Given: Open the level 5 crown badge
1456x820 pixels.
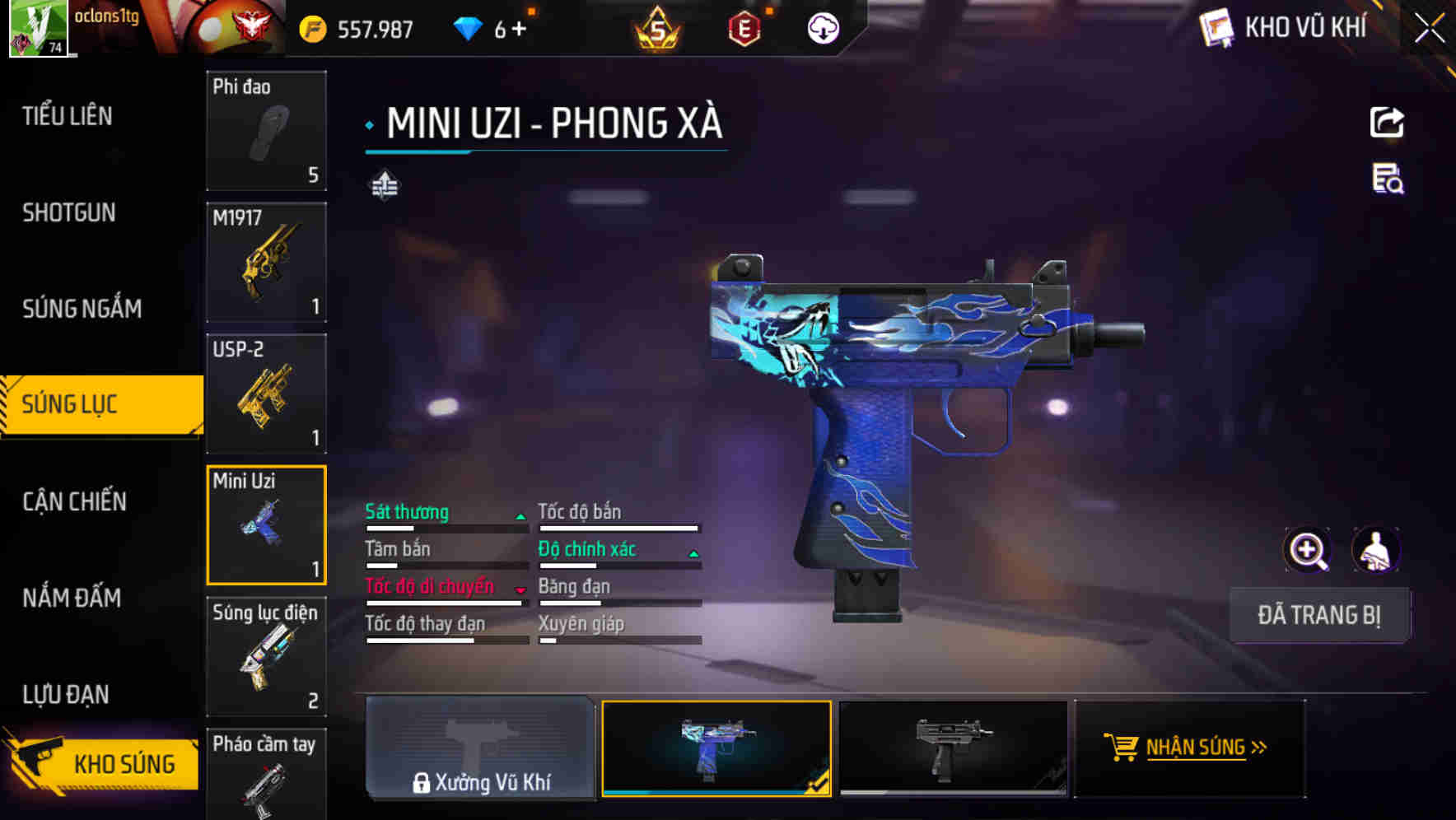Looking at the screenshot, I should tap(657, 27).
